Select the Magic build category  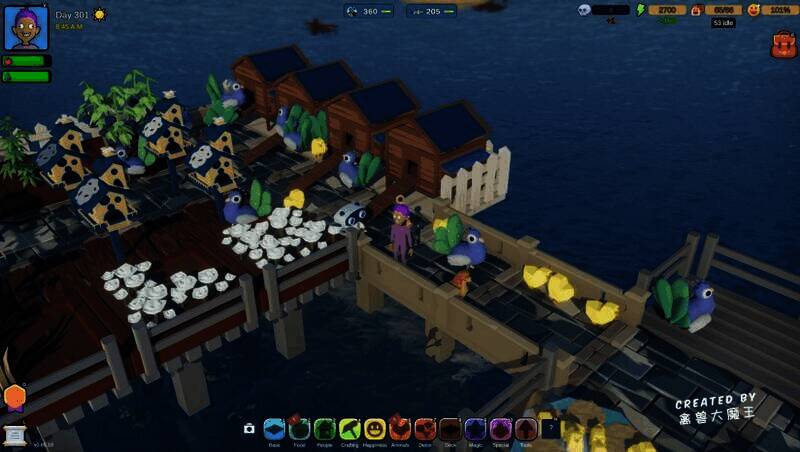(x=475, y=429)
